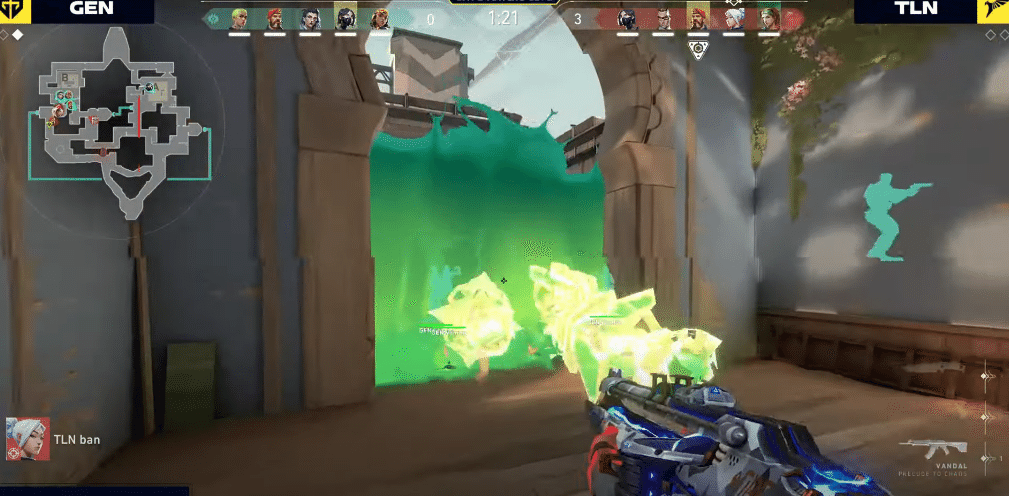Select TLN's white-haired agent portrait
The height and width of the screenshot is (496, 1009).
coord(733,18)
